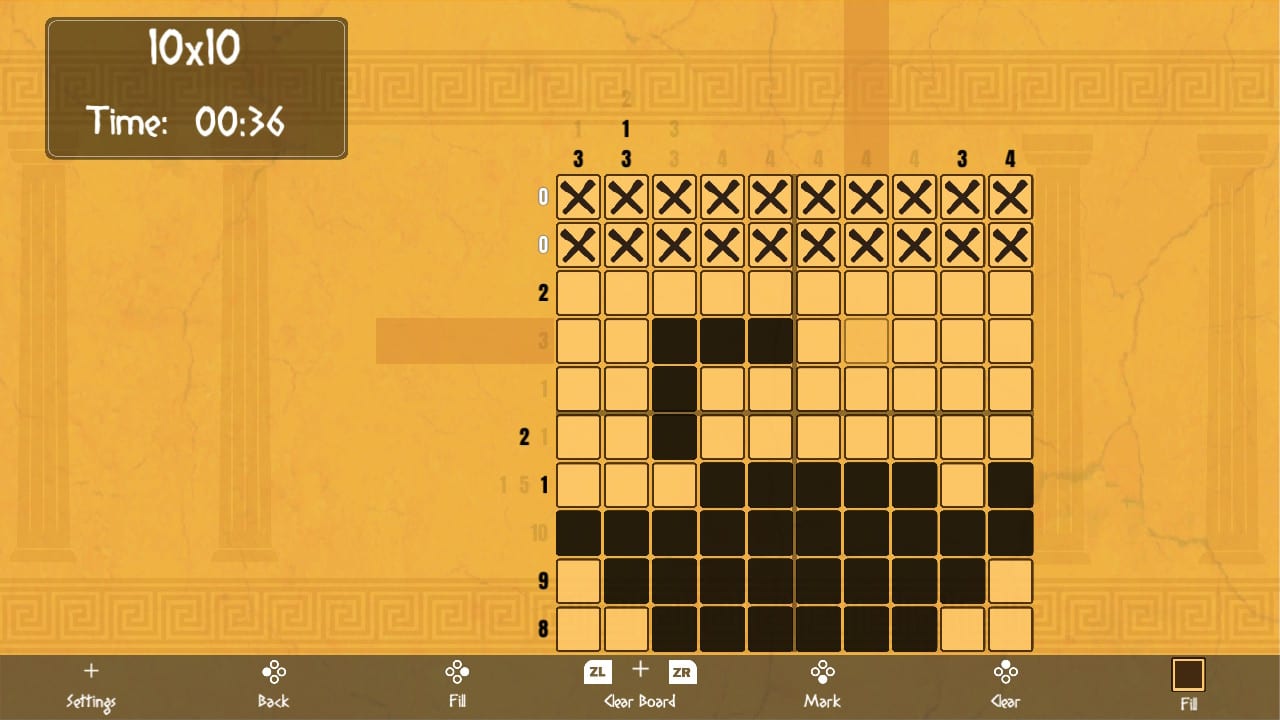Image resolution: width=1280 pixels, height=720 pixels.
Task: Click the plus icon between ZL and ZR
Action: [640, 672]
